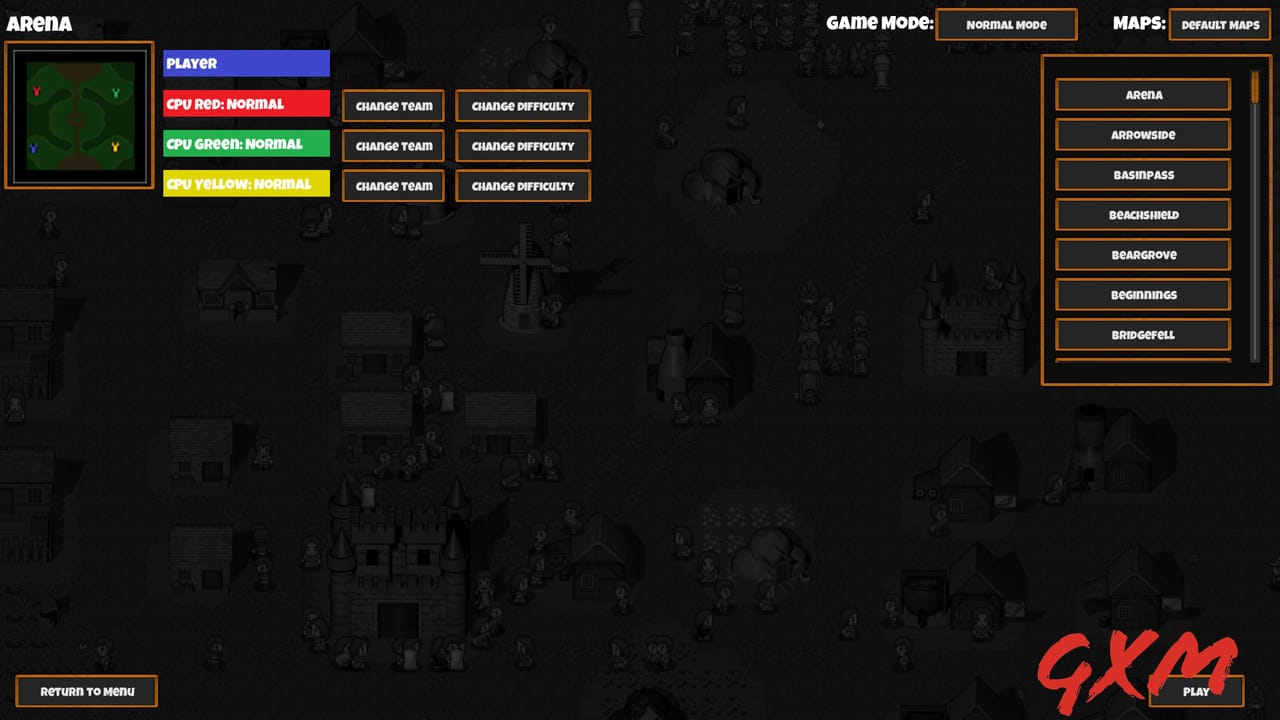Change the team for CPU Green
Viewport: 1280px width, 720px height.
coord(393,146)
